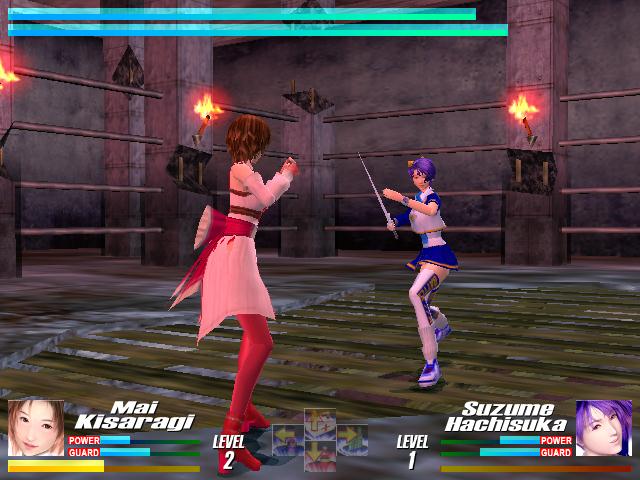Viewport: 640px width, 480px height.
Task: Select the right arrow command tile
Action: 351,440
